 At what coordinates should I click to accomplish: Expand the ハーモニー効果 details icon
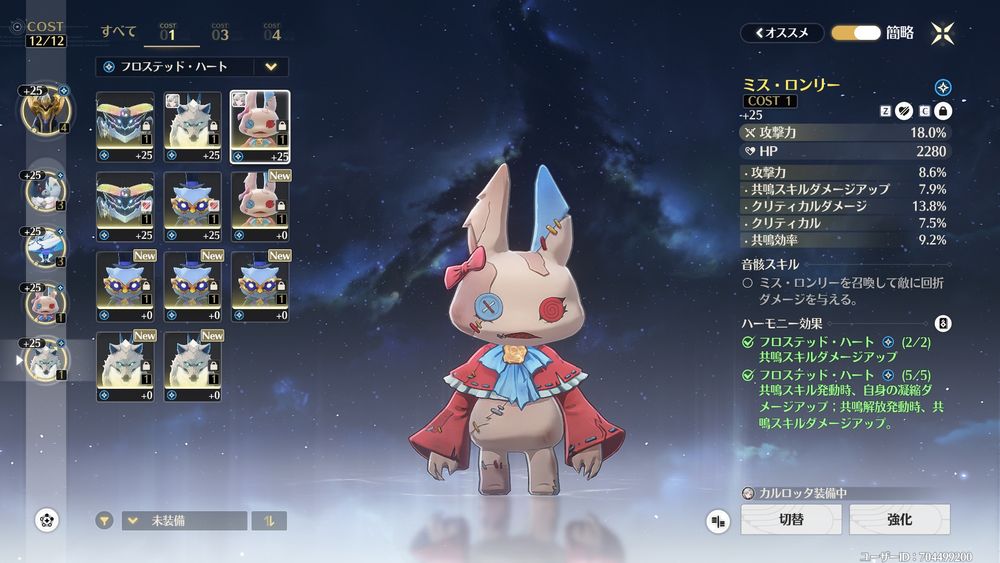coord(941,323)
